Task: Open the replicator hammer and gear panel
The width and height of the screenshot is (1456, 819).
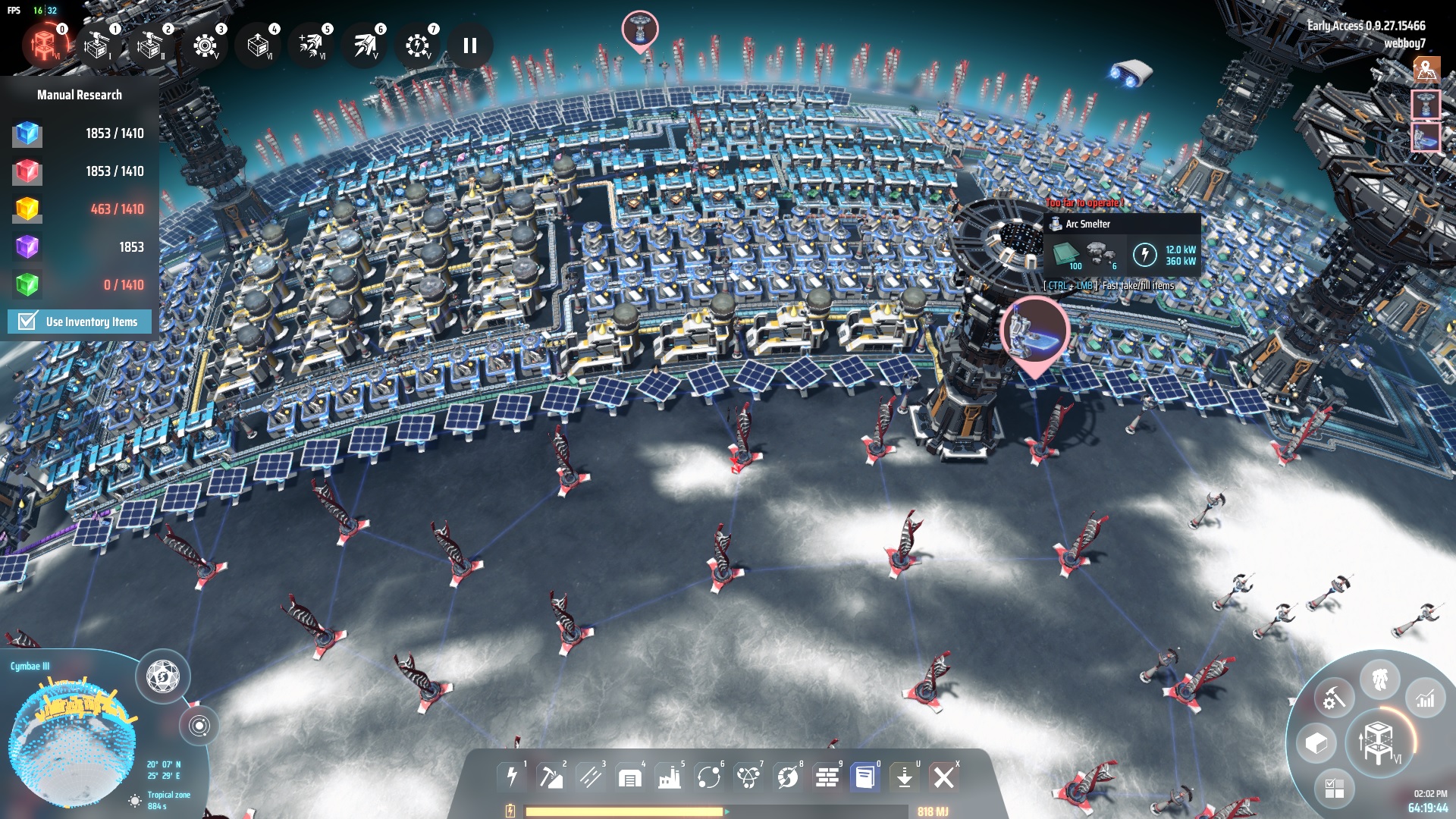Action: pyautogui.click(x=1334, y=698)
